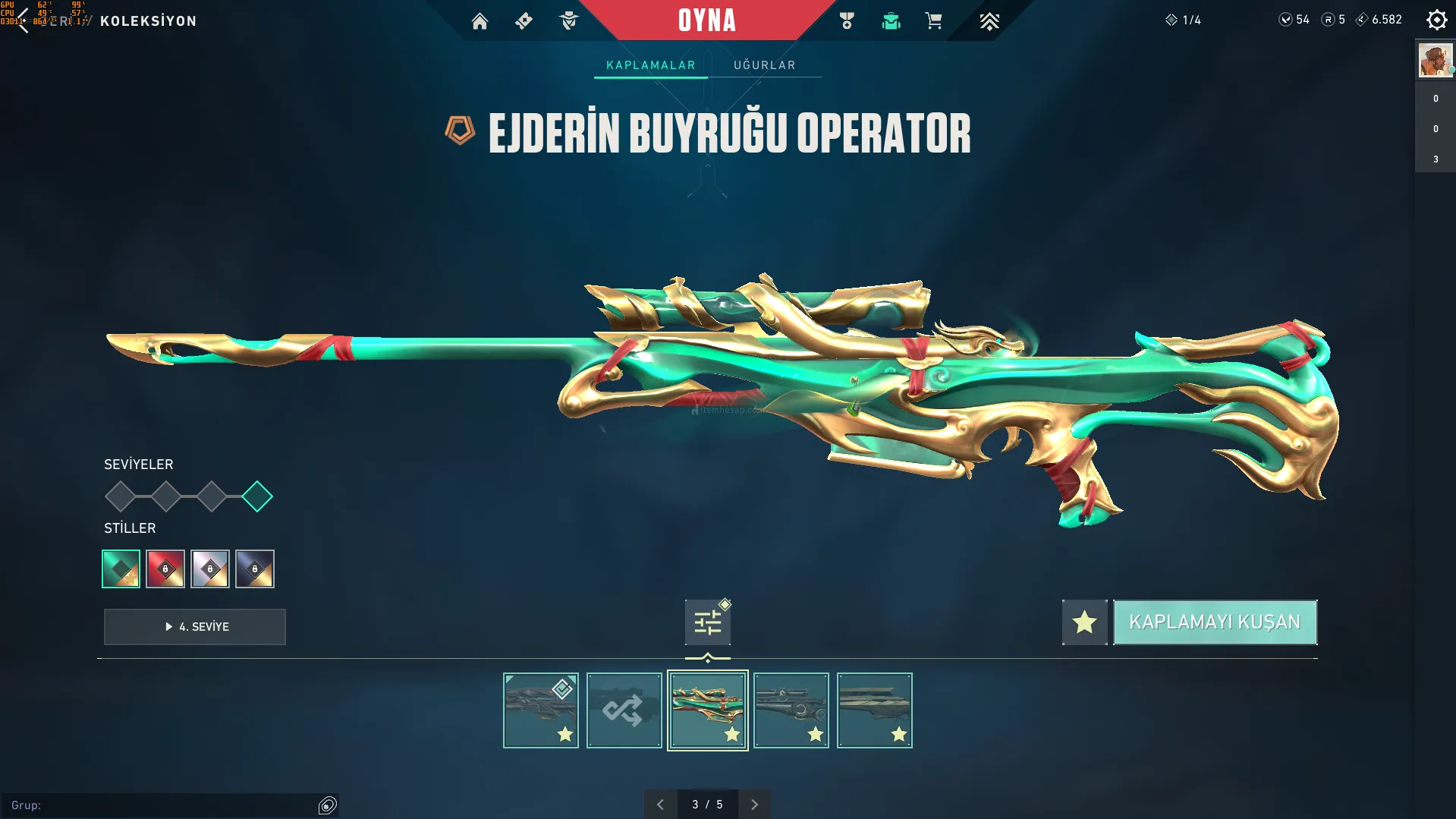The image size is (1456, 819).
Task: Choose the locked white style swatch
Action: click(x=210, y=569)
